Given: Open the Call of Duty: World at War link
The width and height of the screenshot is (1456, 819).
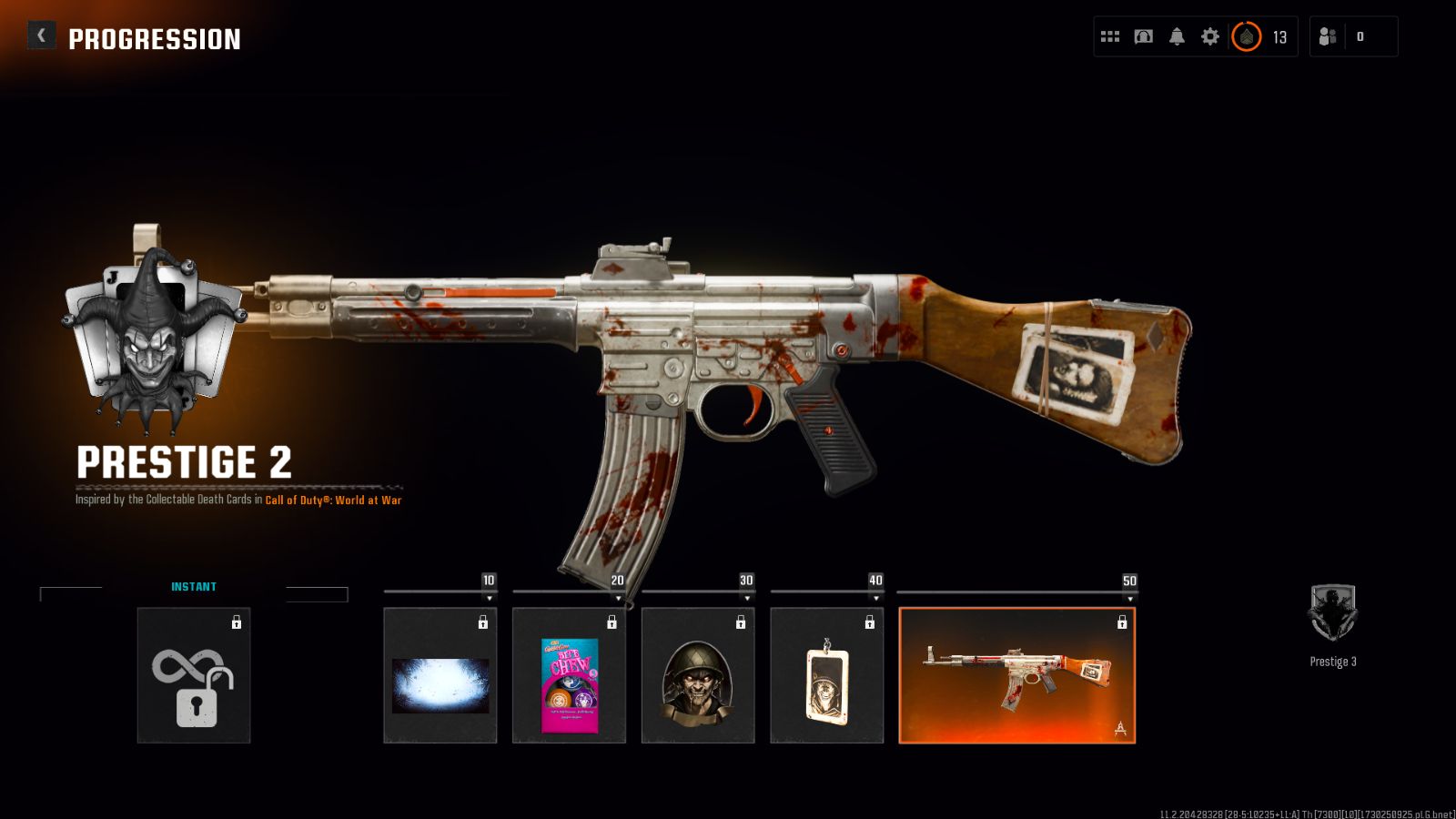Looking at the screenshot, I should tap(335, 500).
